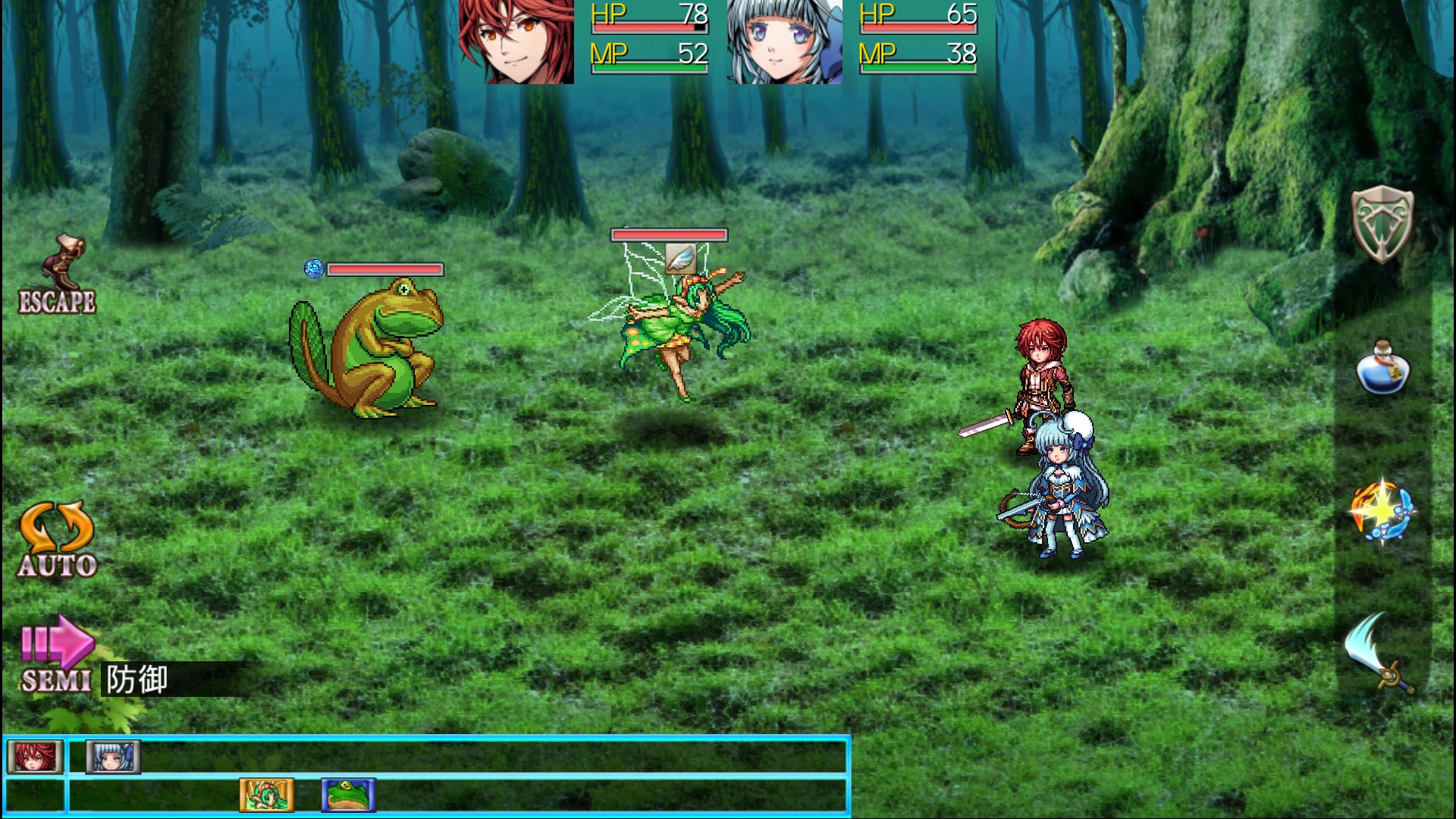Open the potion item command
Screen dimensions: 1456x819
pyautogui.click(x=1382, y=369)
